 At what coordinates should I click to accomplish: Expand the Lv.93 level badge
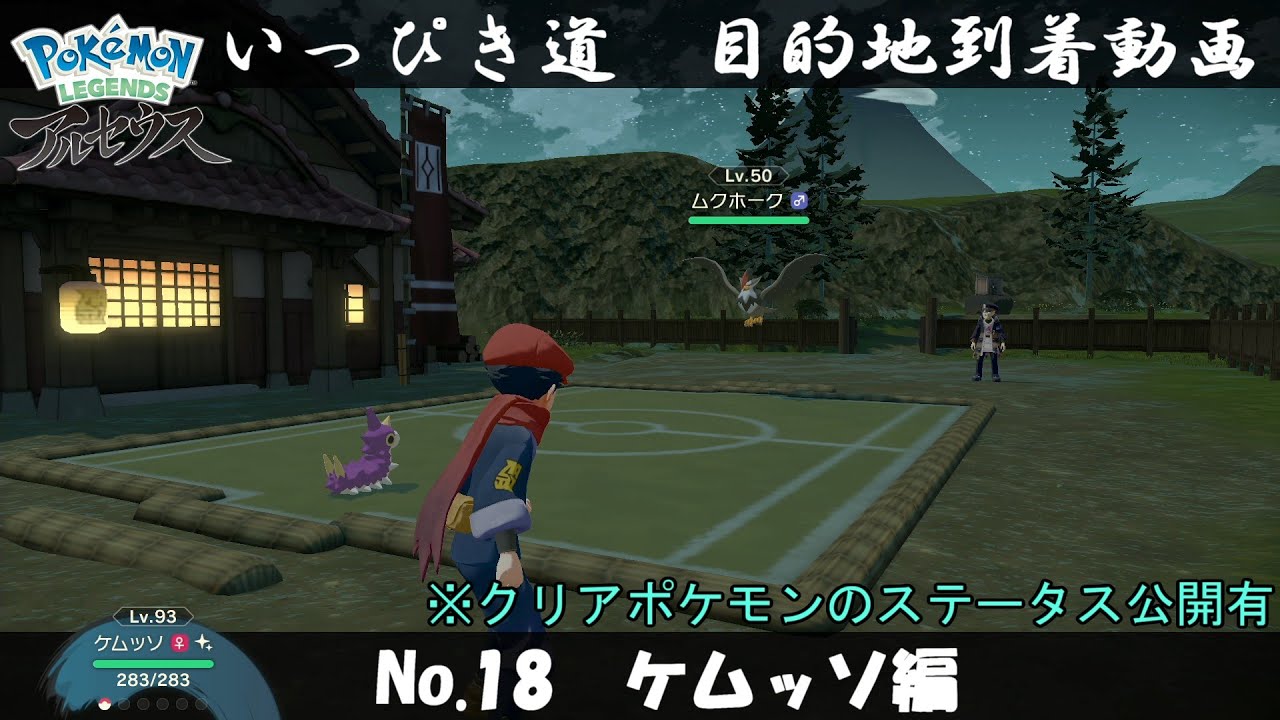pyautogui.click(x=152, y=617)
